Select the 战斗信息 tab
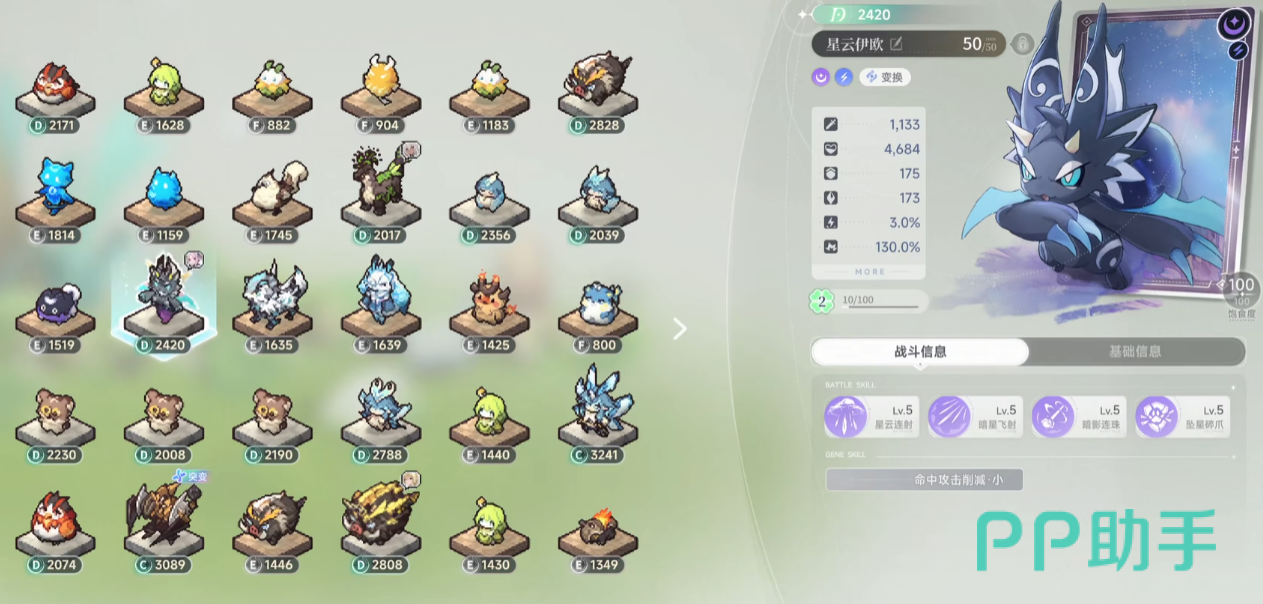This screenshot has height=604, width=1263. click(920, 352)
